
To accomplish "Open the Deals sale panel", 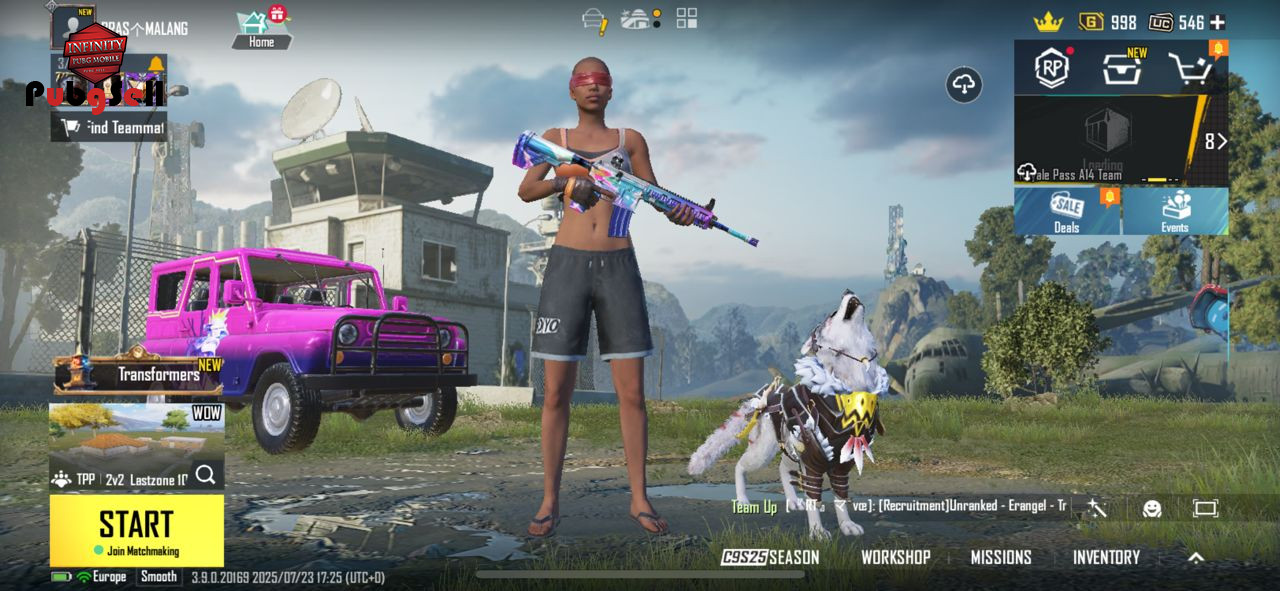I will point(1067,211).
